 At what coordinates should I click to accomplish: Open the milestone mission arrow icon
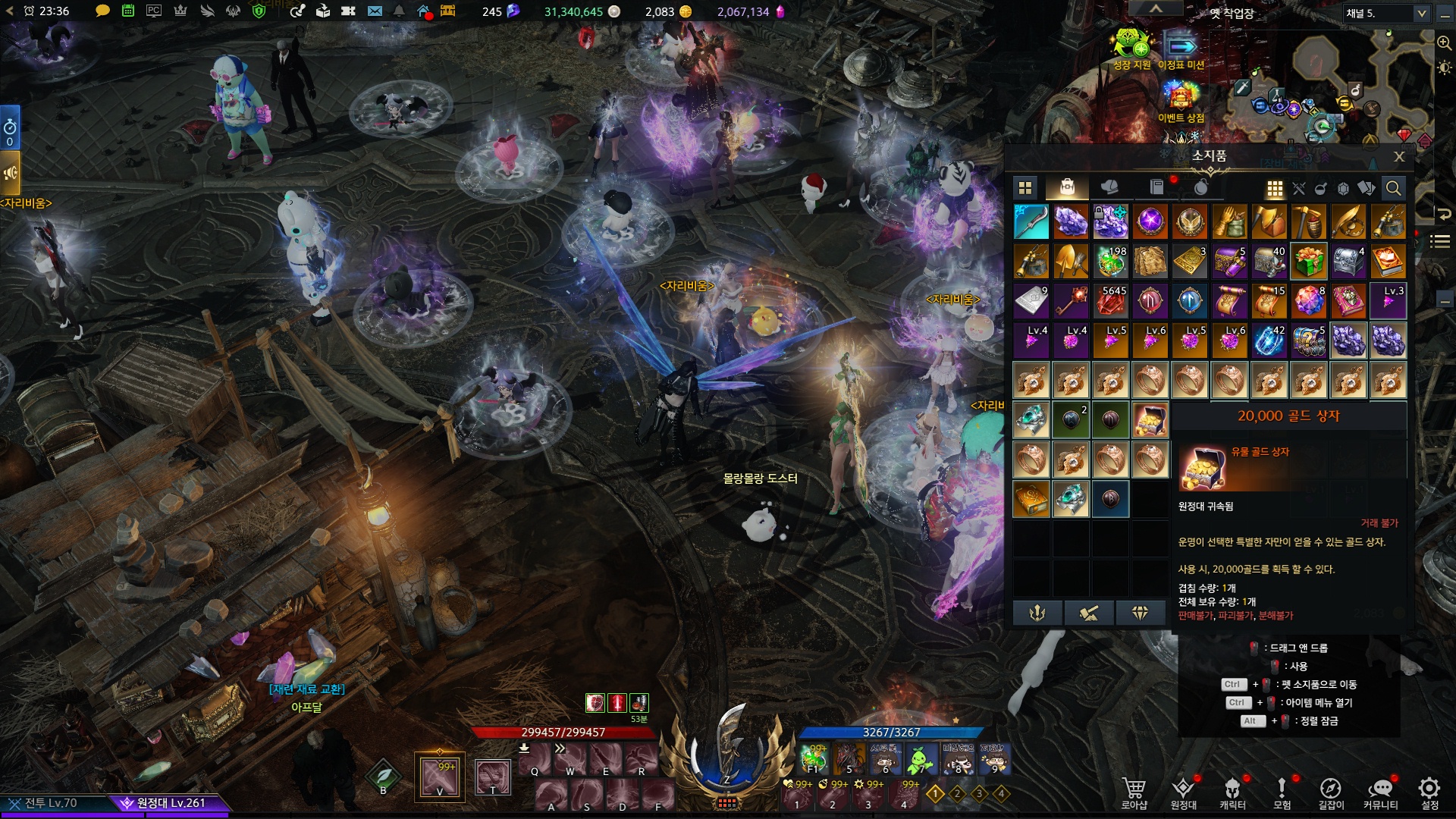(1180, 45)
